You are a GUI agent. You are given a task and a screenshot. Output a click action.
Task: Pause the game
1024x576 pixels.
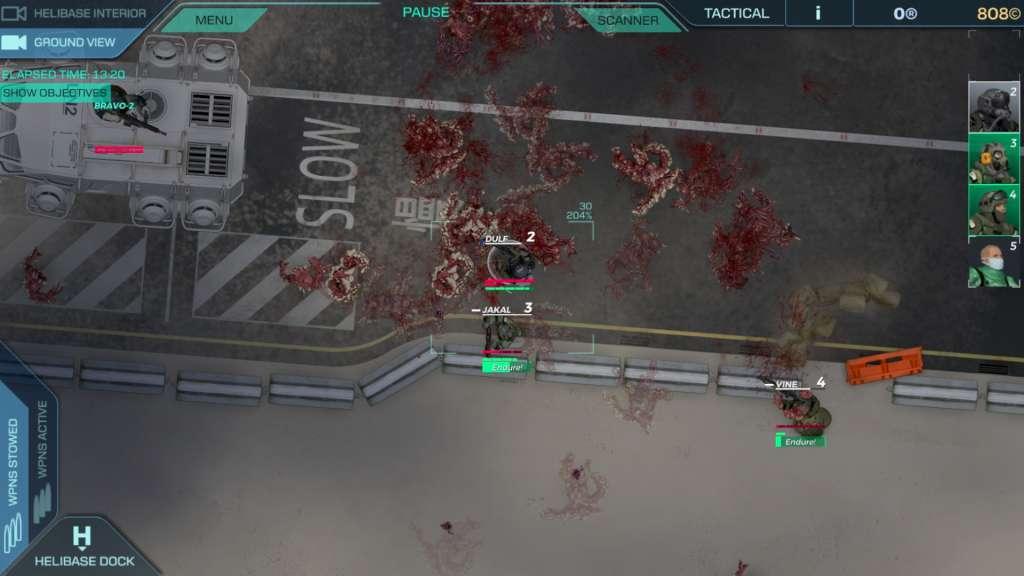tap(426, 13)
